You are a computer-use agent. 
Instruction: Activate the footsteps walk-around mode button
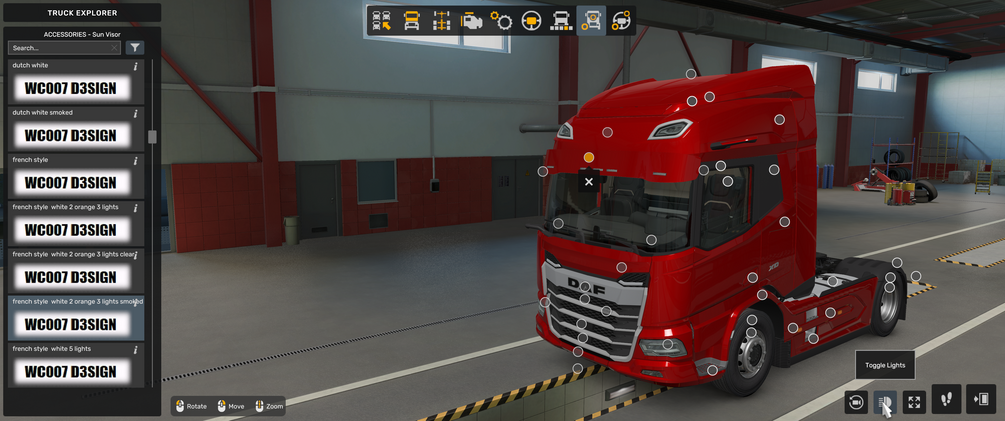pos(946,399)
